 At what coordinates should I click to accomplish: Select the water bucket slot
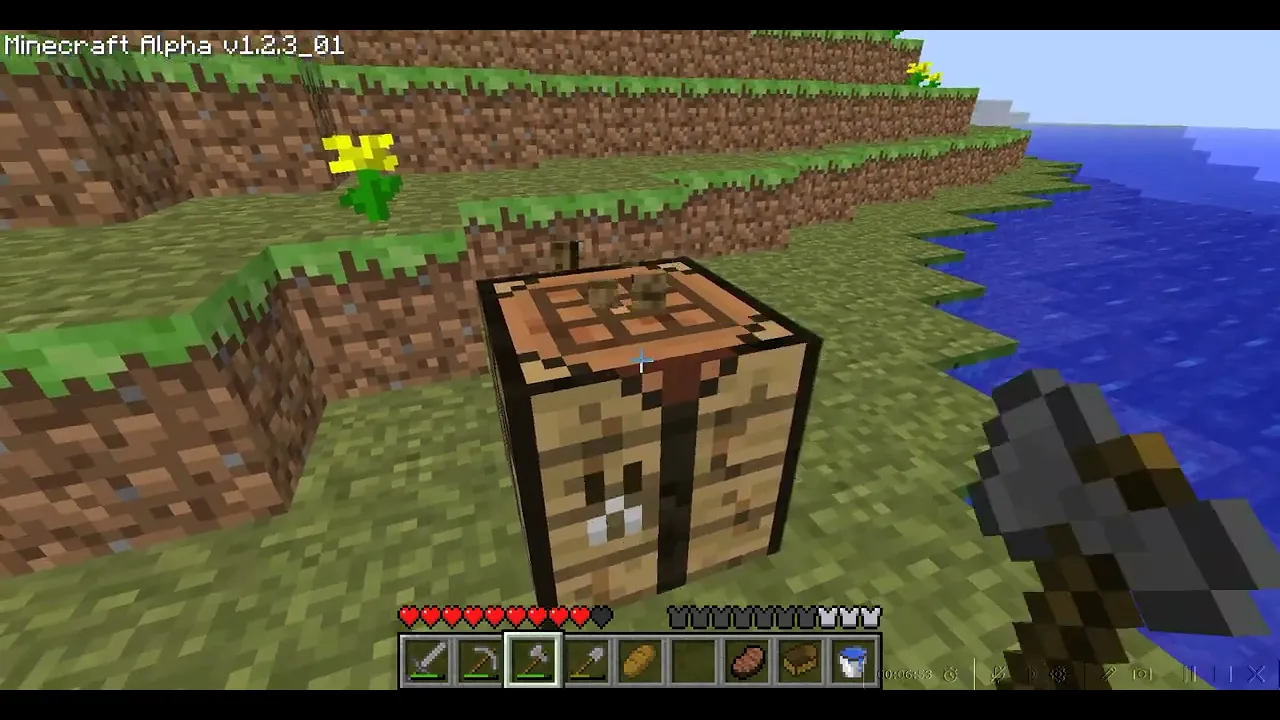point(853,662)
